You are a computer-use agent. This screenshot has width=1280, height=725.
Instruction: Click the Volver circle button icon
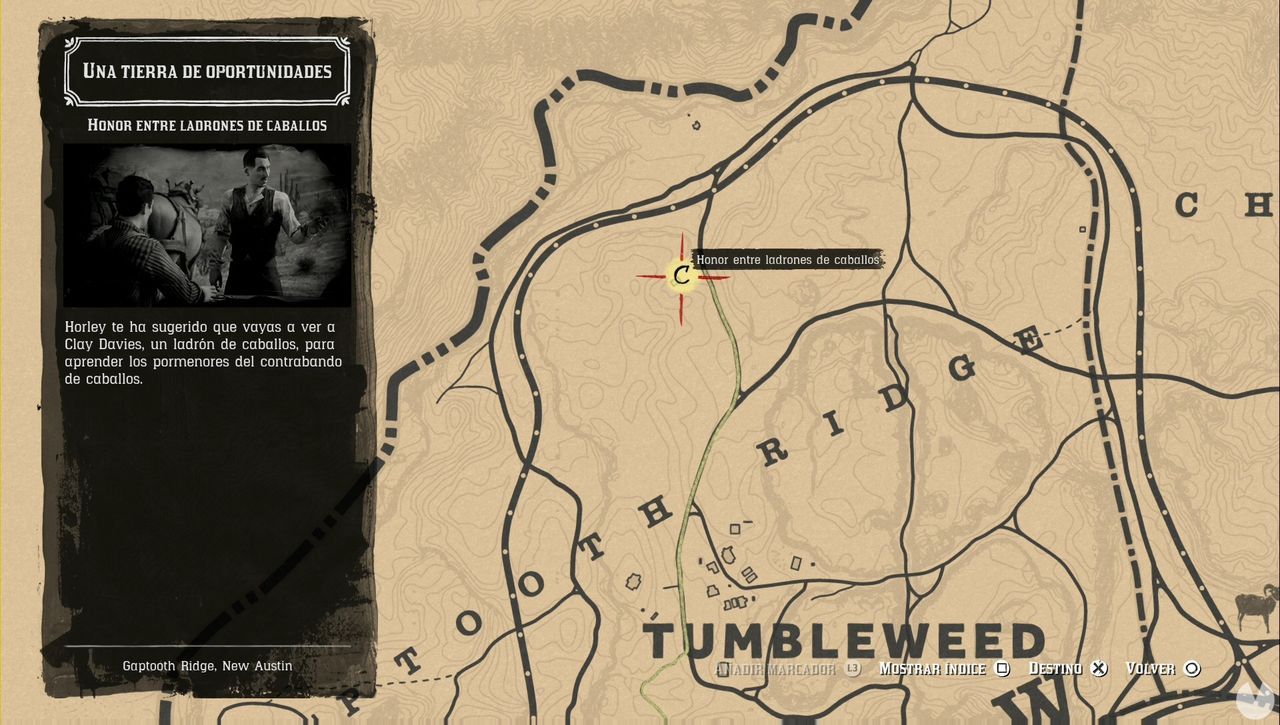point(1190,668)
